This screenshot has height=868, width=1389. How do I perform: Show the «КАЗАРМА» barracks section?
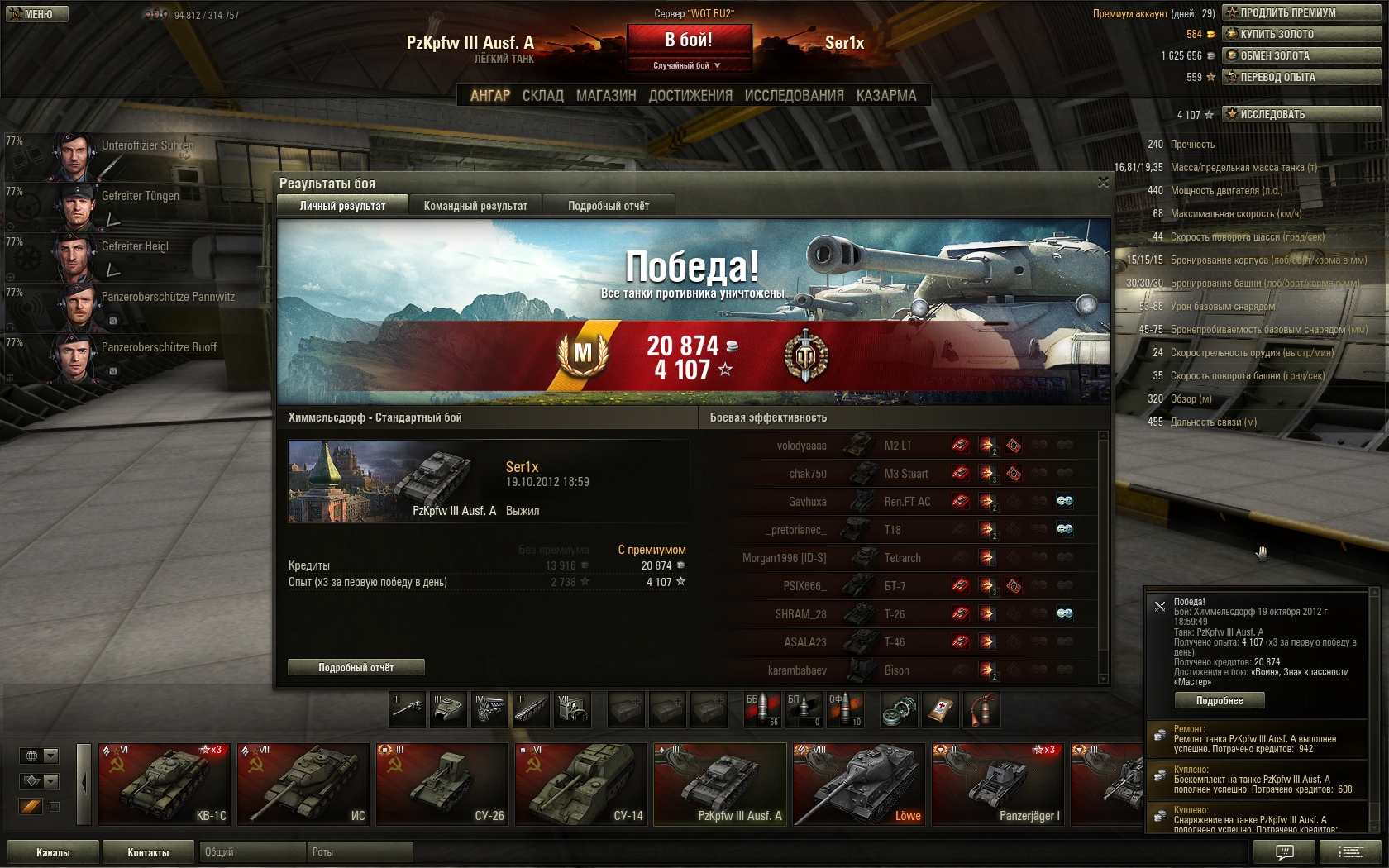(x=886, y=96)
